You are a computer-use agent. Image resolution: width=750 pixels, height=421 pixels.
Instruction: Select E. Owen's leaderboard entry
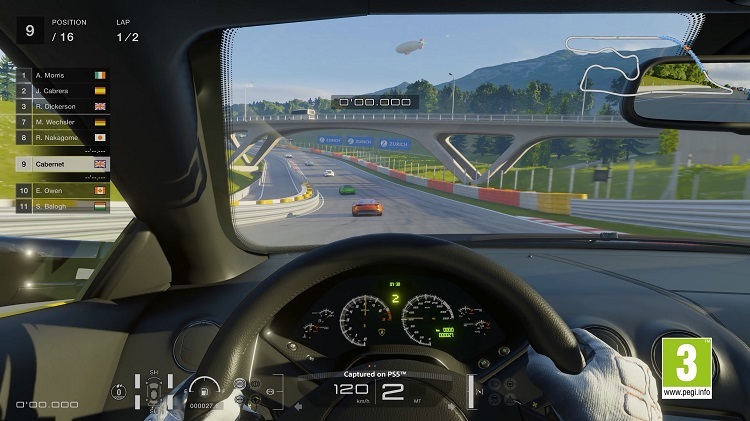(62, 189)
